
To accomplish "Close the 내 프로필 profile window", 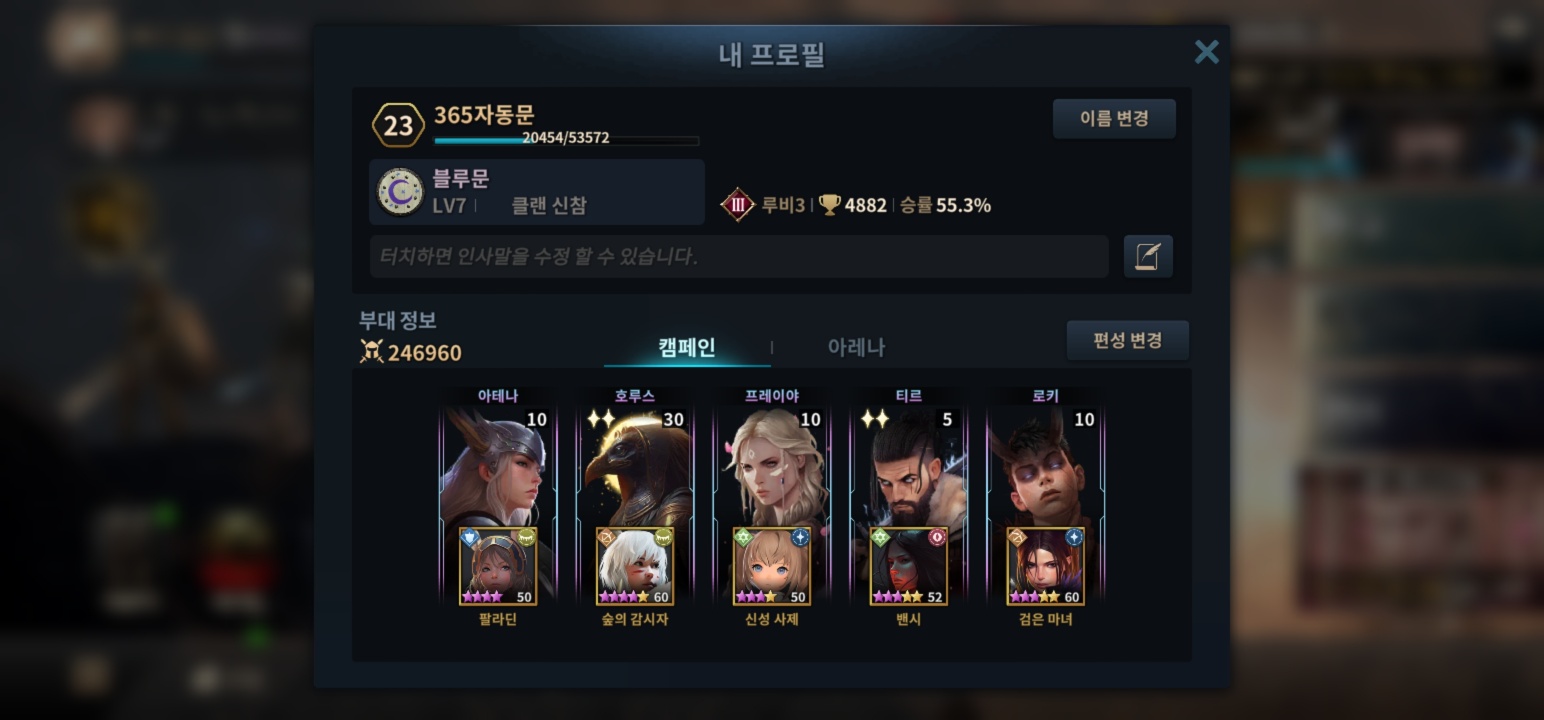I will click(x=1206, y=52).
